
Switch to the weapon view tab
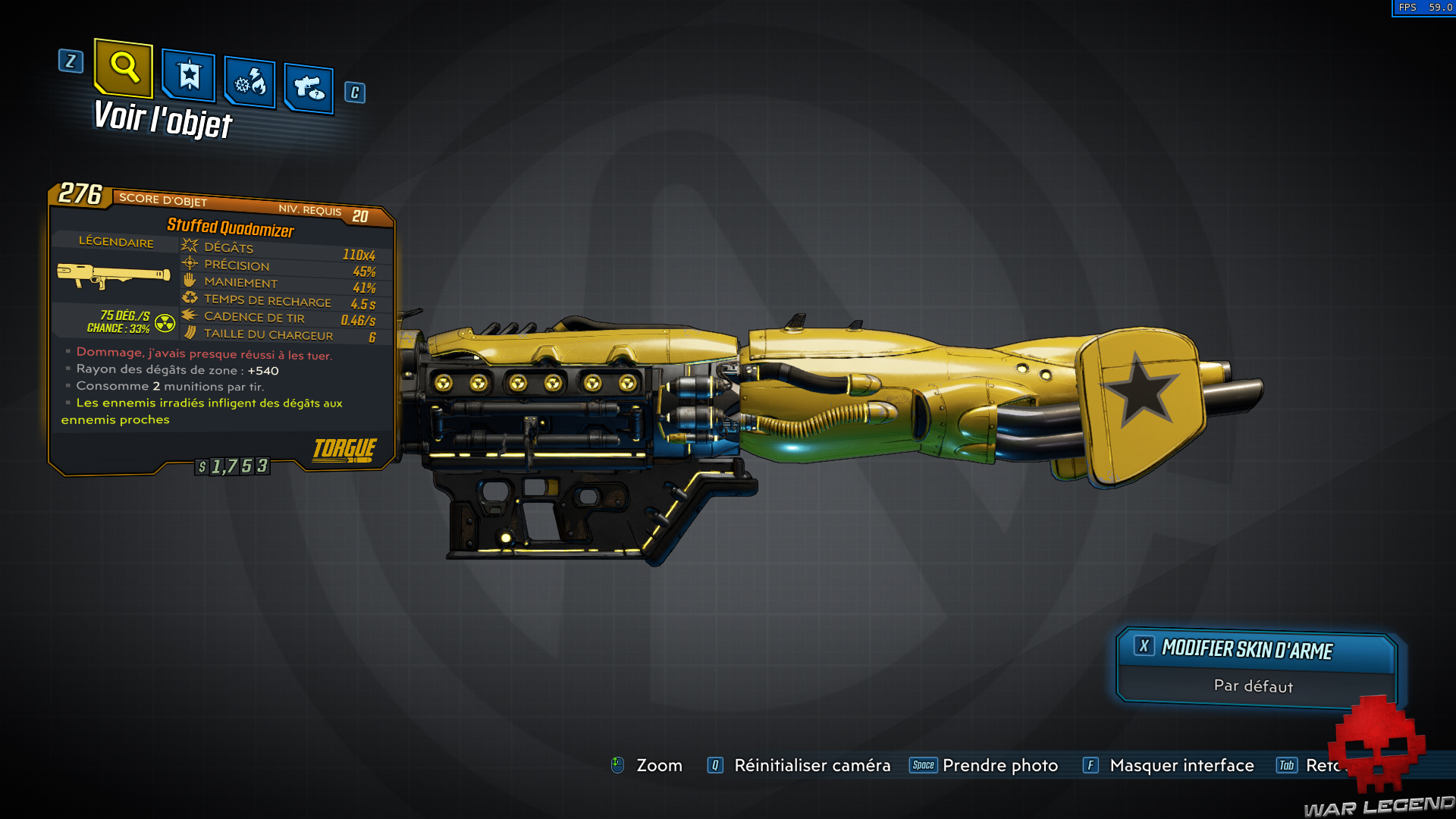click(309, 89)
